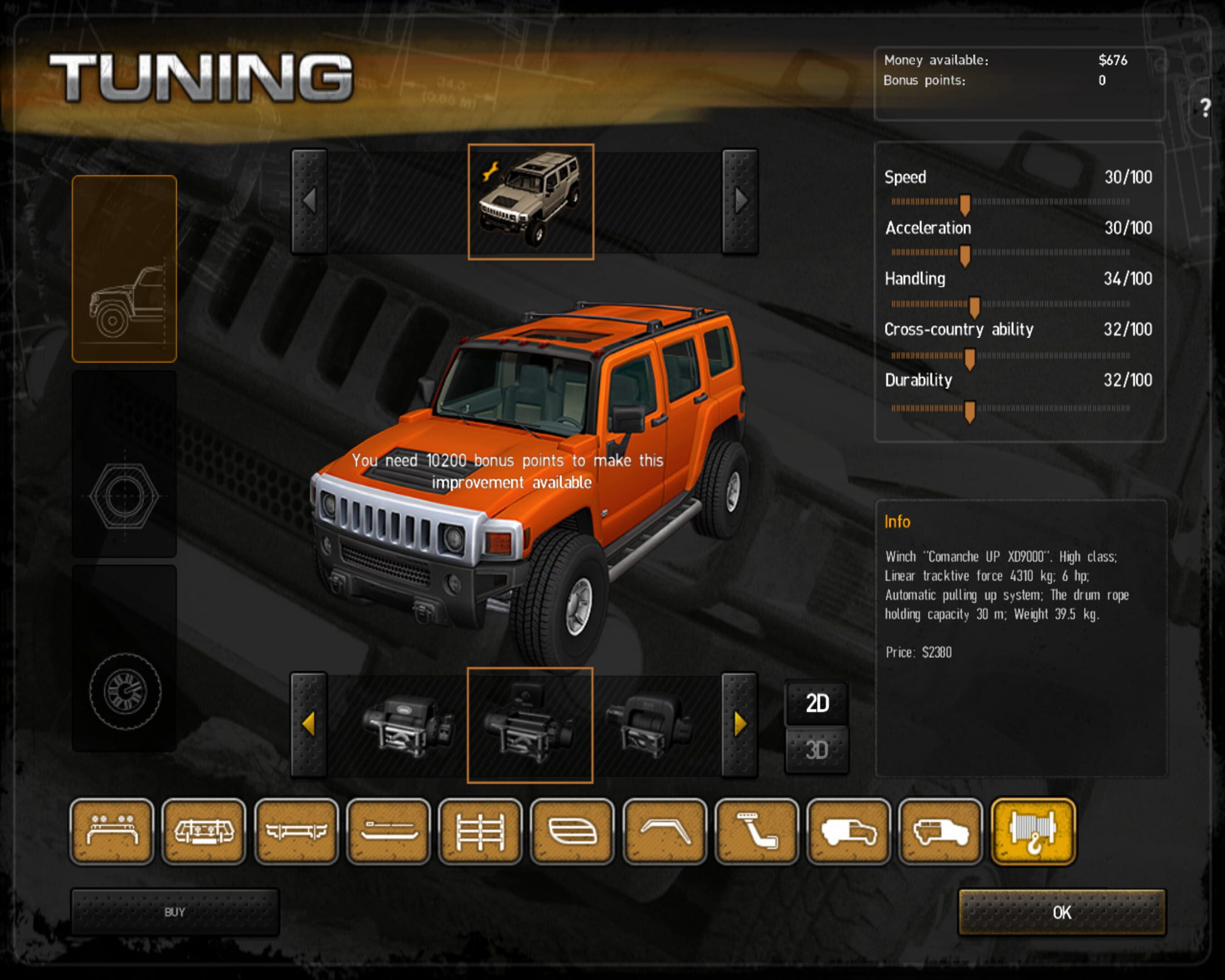
Task: Confirm tuning with the OK button
Action: tap(1061, 912)
